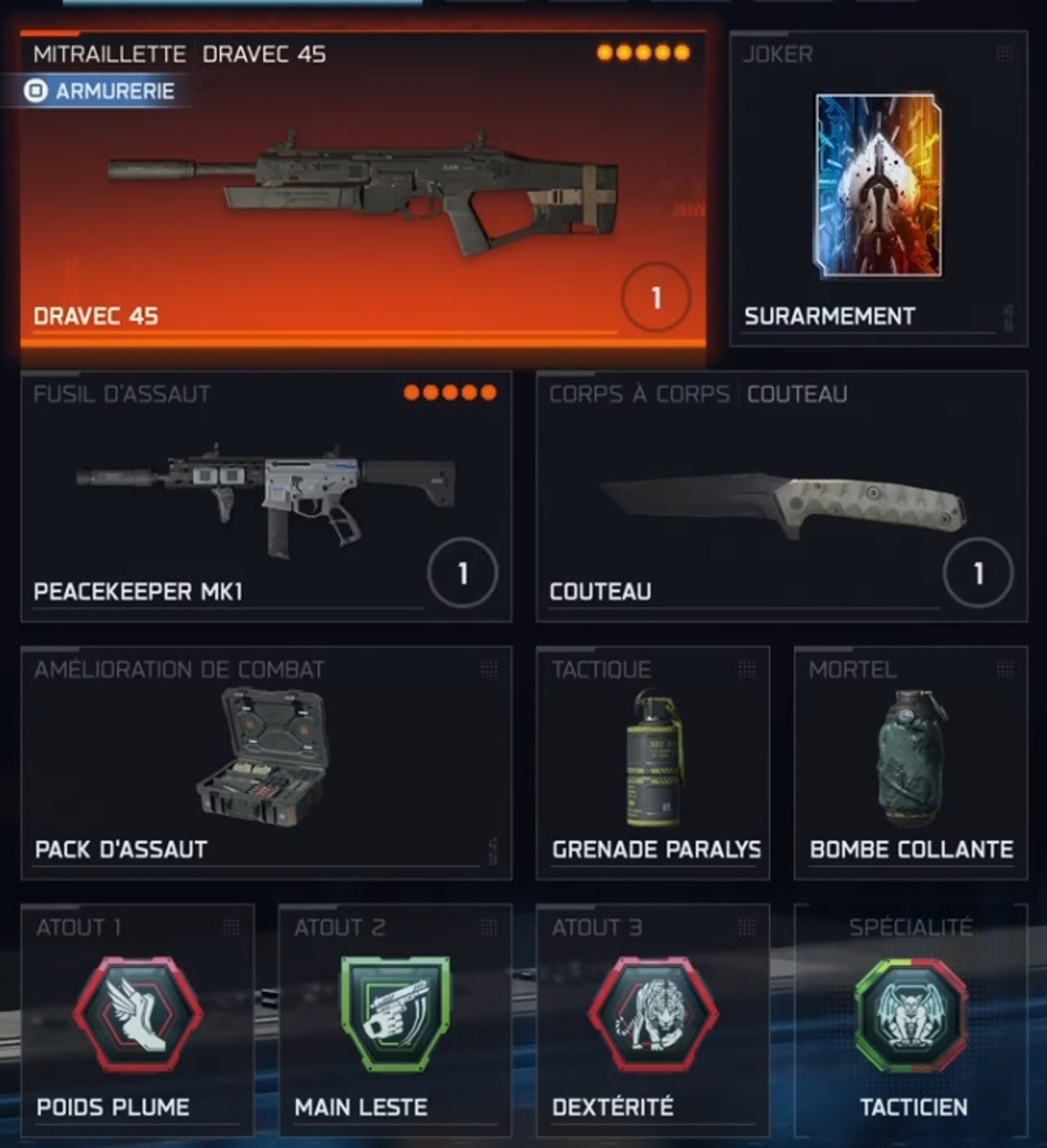Switch to the Couteau weapon tab

(797, 393)
